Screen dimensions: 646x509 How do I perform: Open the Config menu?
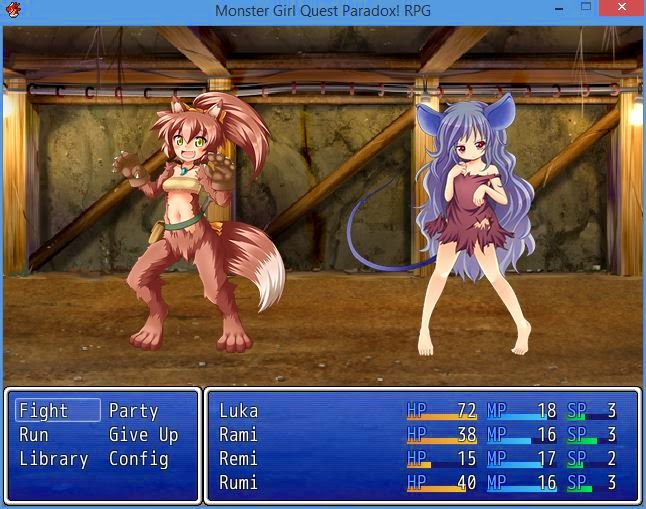138,459
